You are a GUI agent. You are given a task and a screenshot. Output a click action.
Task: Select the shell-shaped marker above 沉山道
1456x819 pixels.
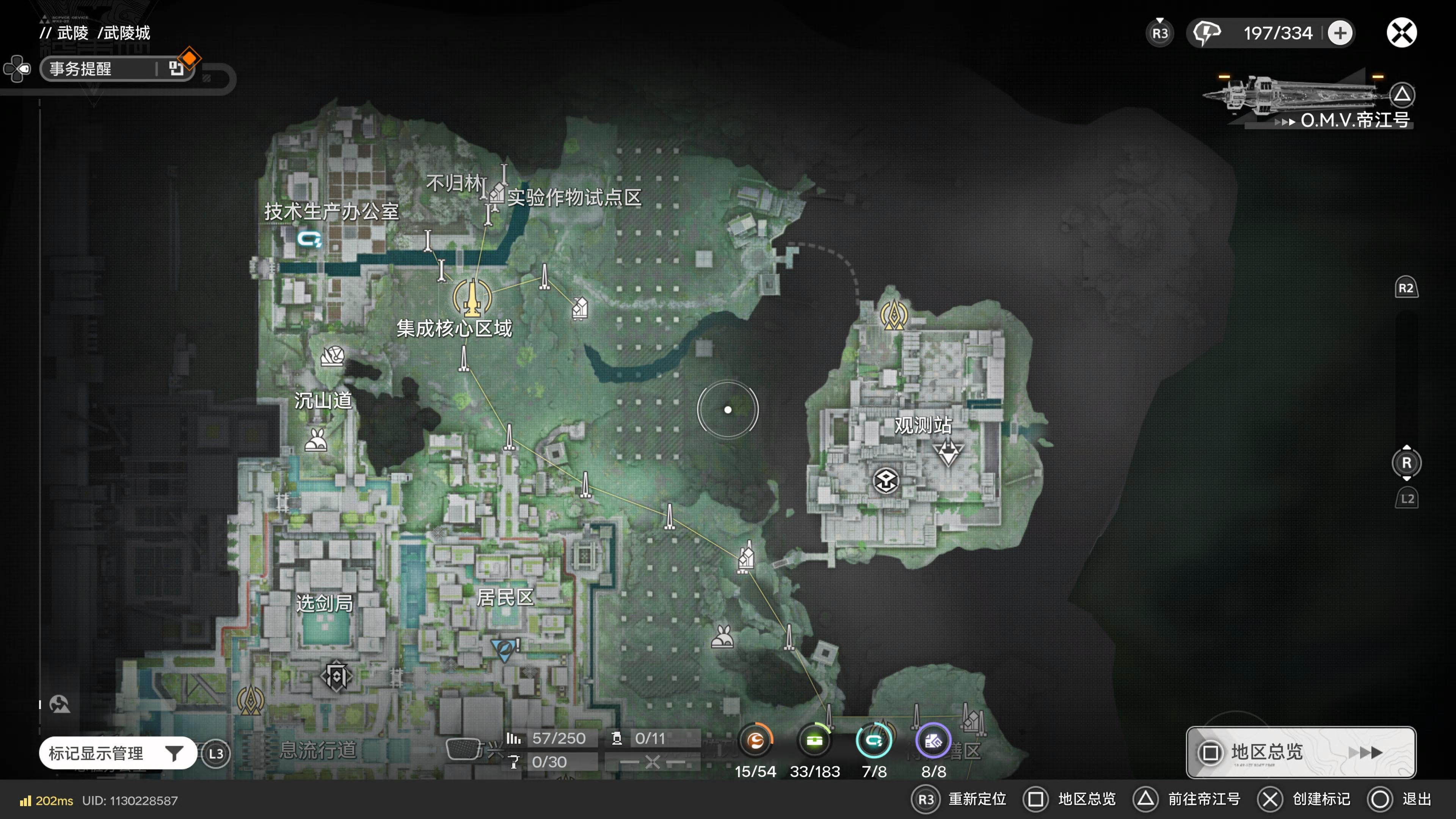pyautogui.click(x=333, y=356)
